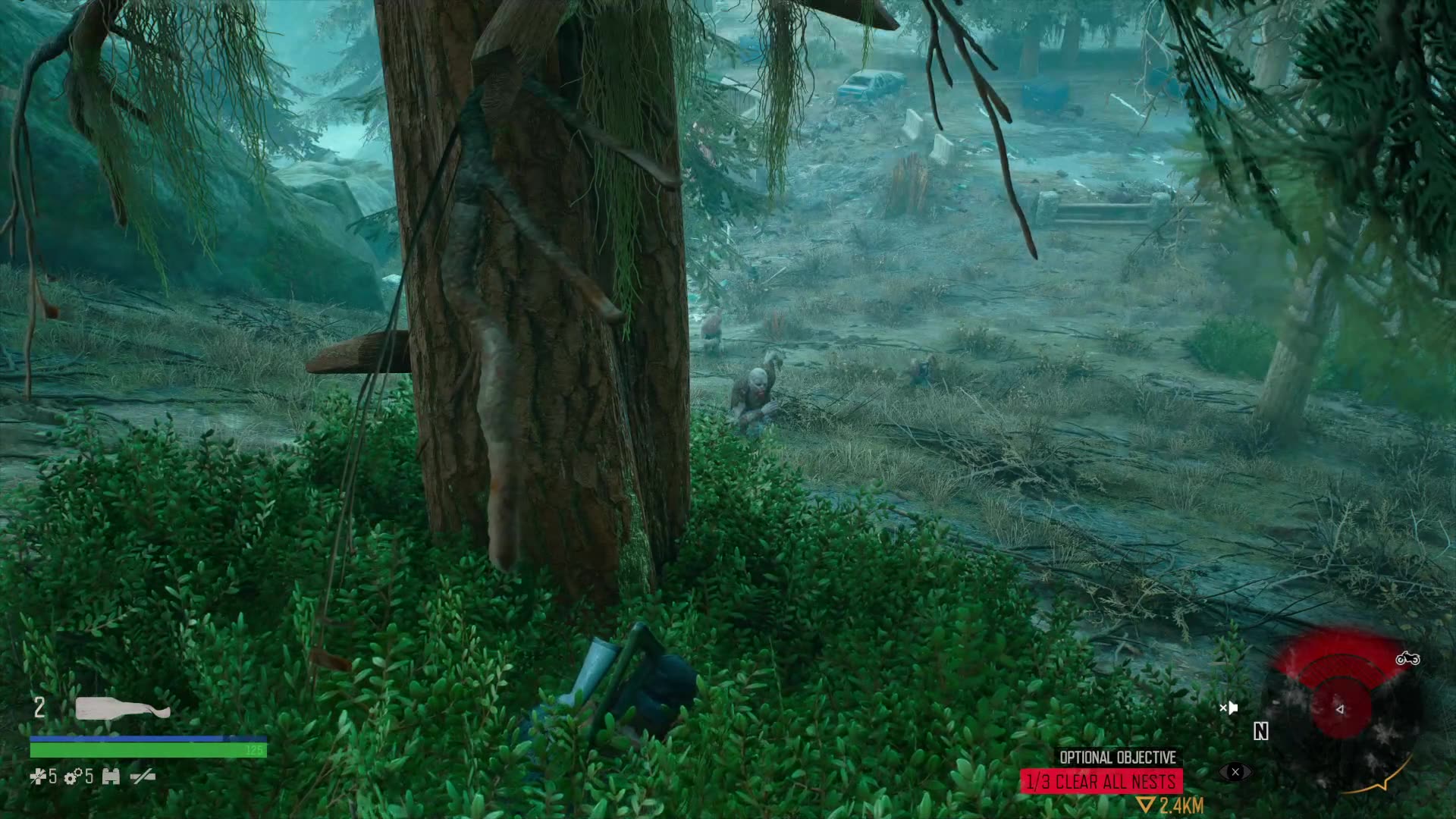Image resolution: width=1456 pixels, height=819 pixels.
Task: Toggle the weapon slot counter showing 2
Action: click(x=39, y=707)
